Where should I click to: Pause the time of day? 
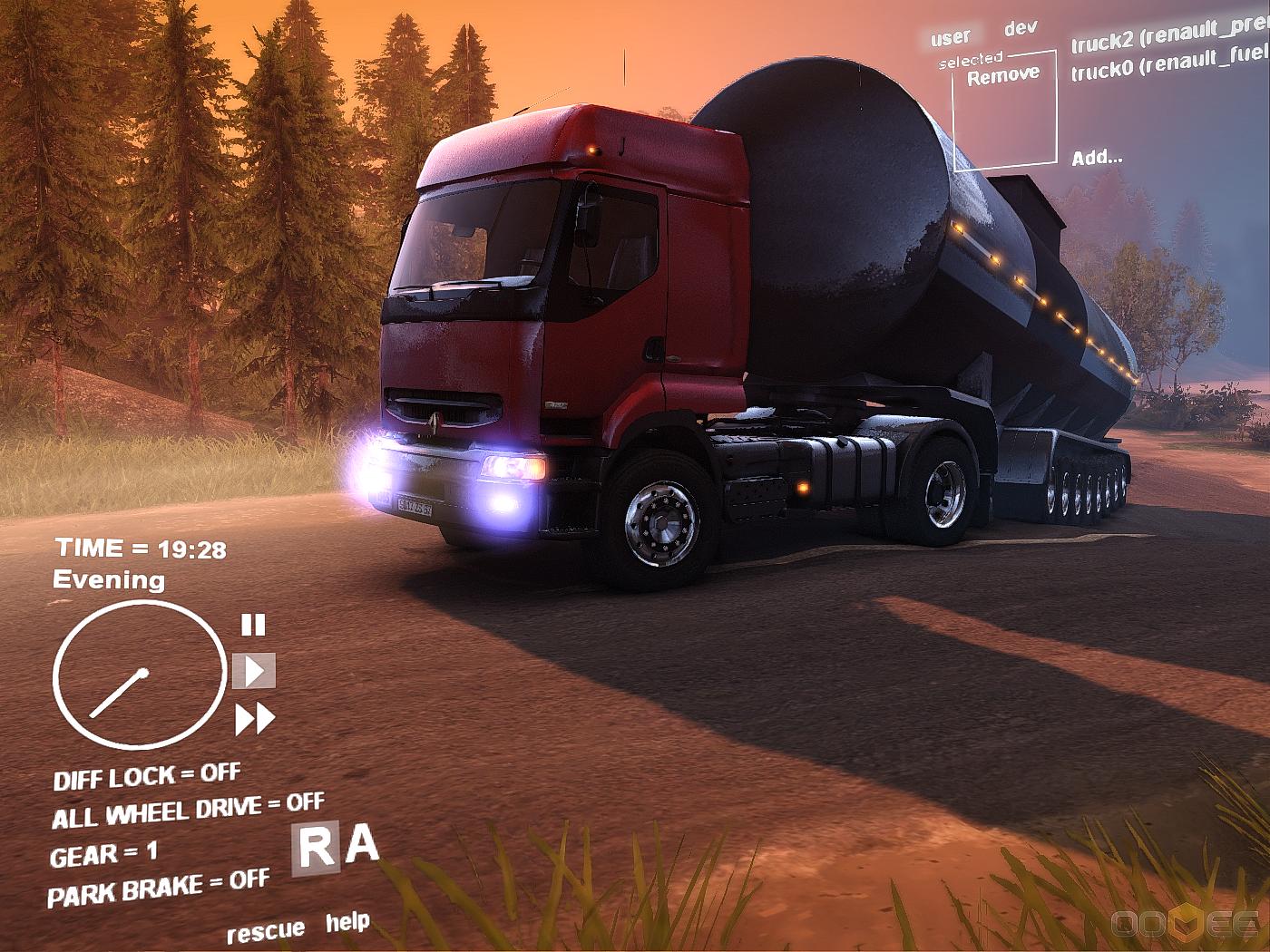253,625
